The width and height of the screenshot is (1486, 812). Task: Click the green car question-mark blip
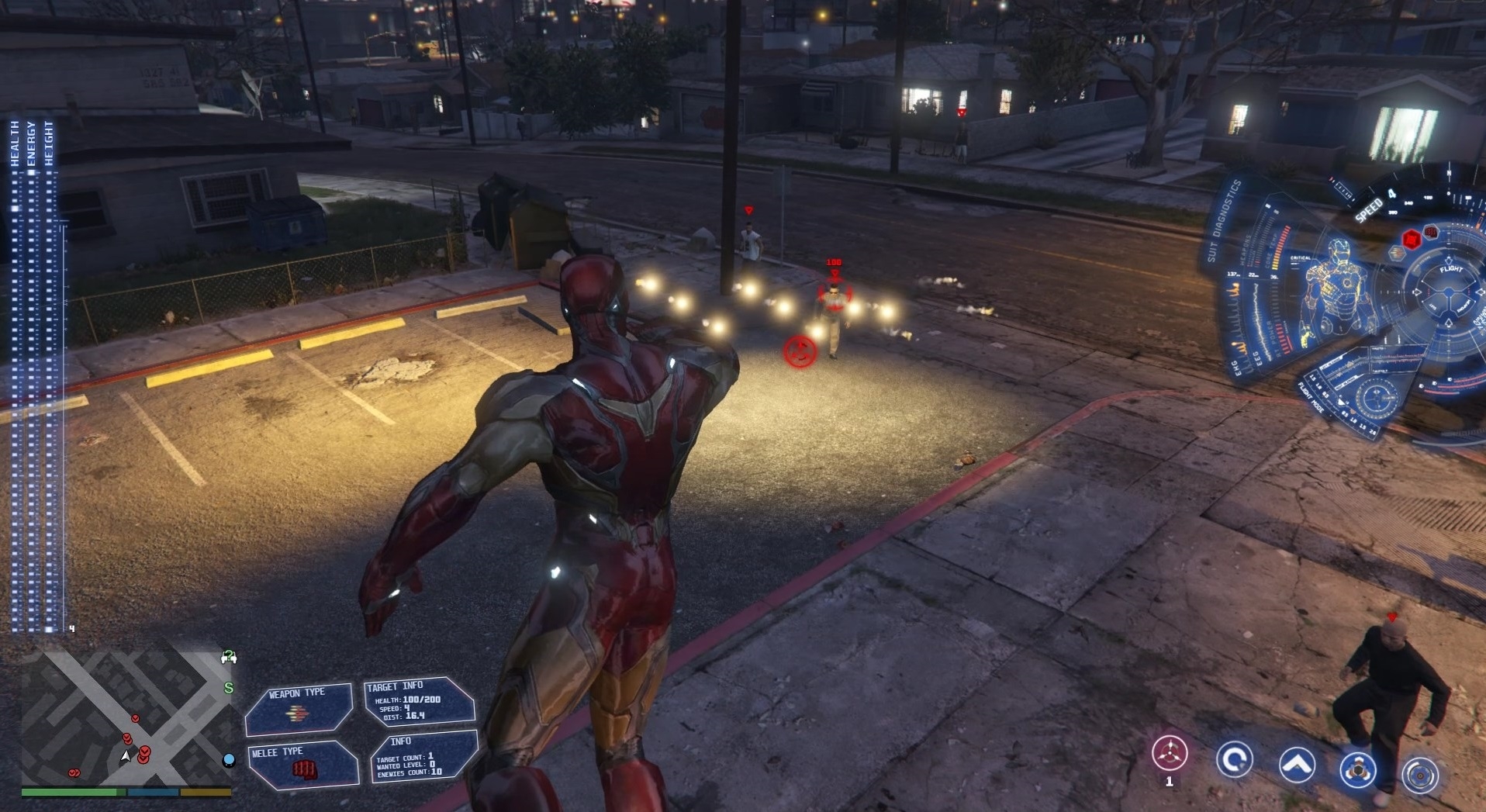[229, 658]
